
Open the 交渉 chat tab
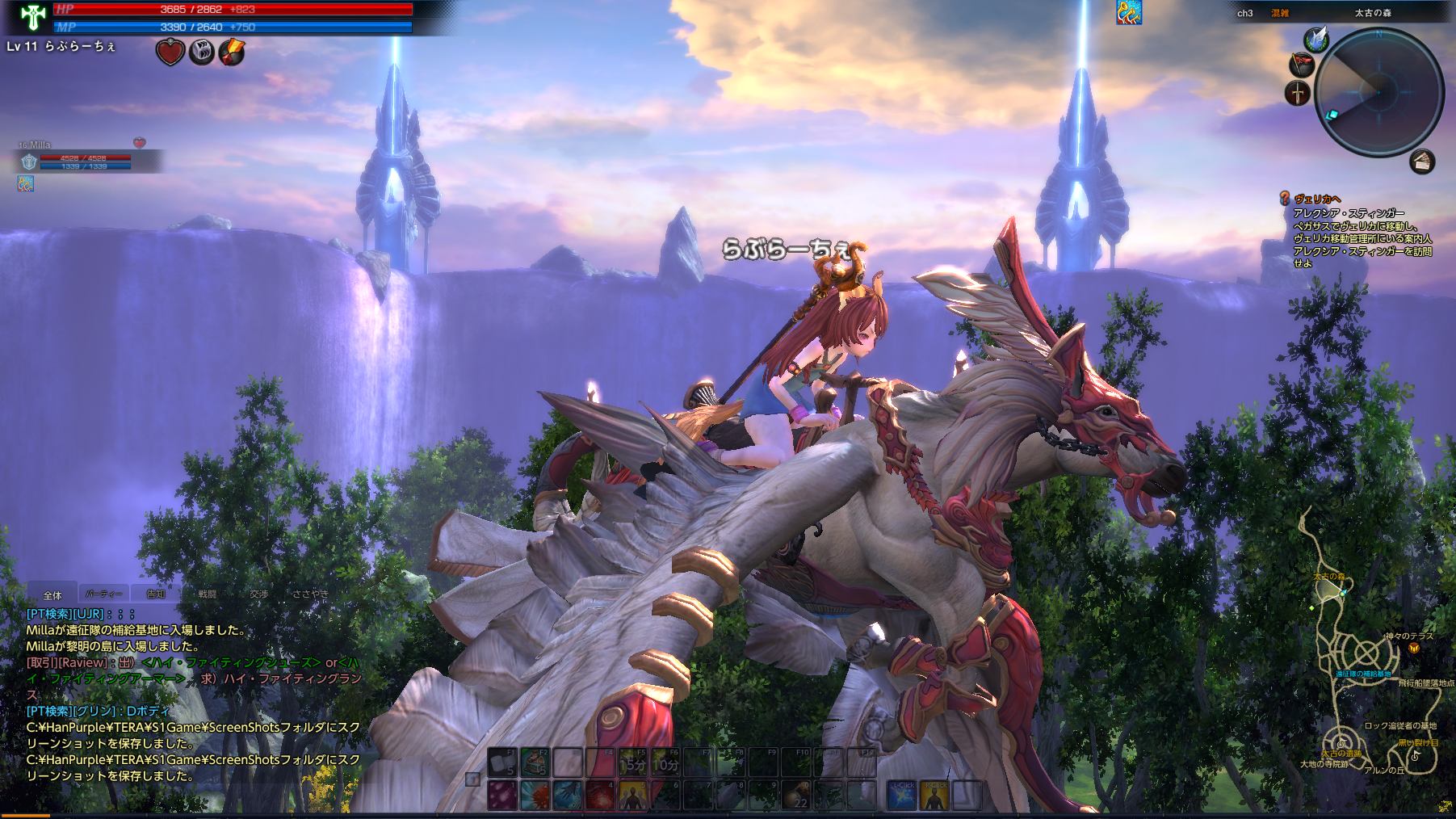[258, 594]
